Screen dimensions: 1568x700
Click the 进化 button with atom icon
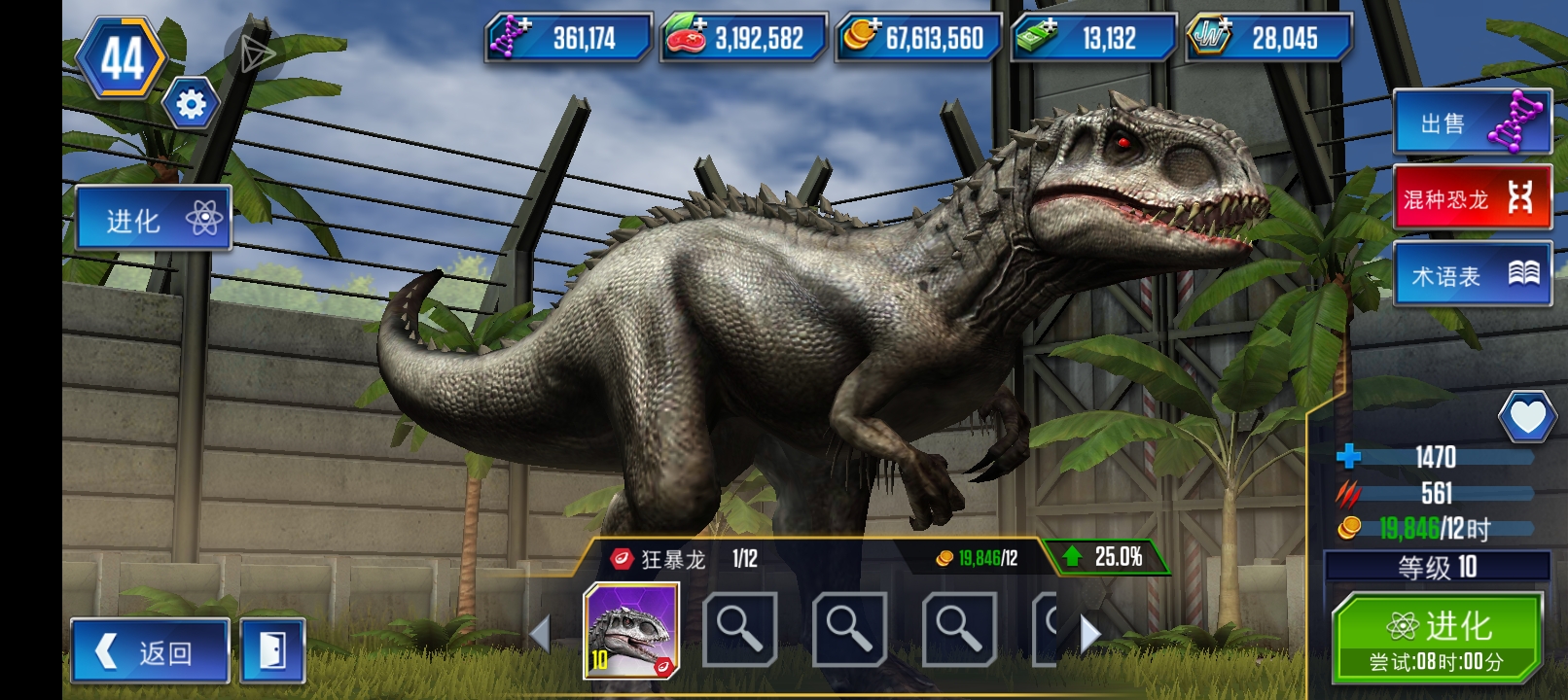click(x=153, y=220)
